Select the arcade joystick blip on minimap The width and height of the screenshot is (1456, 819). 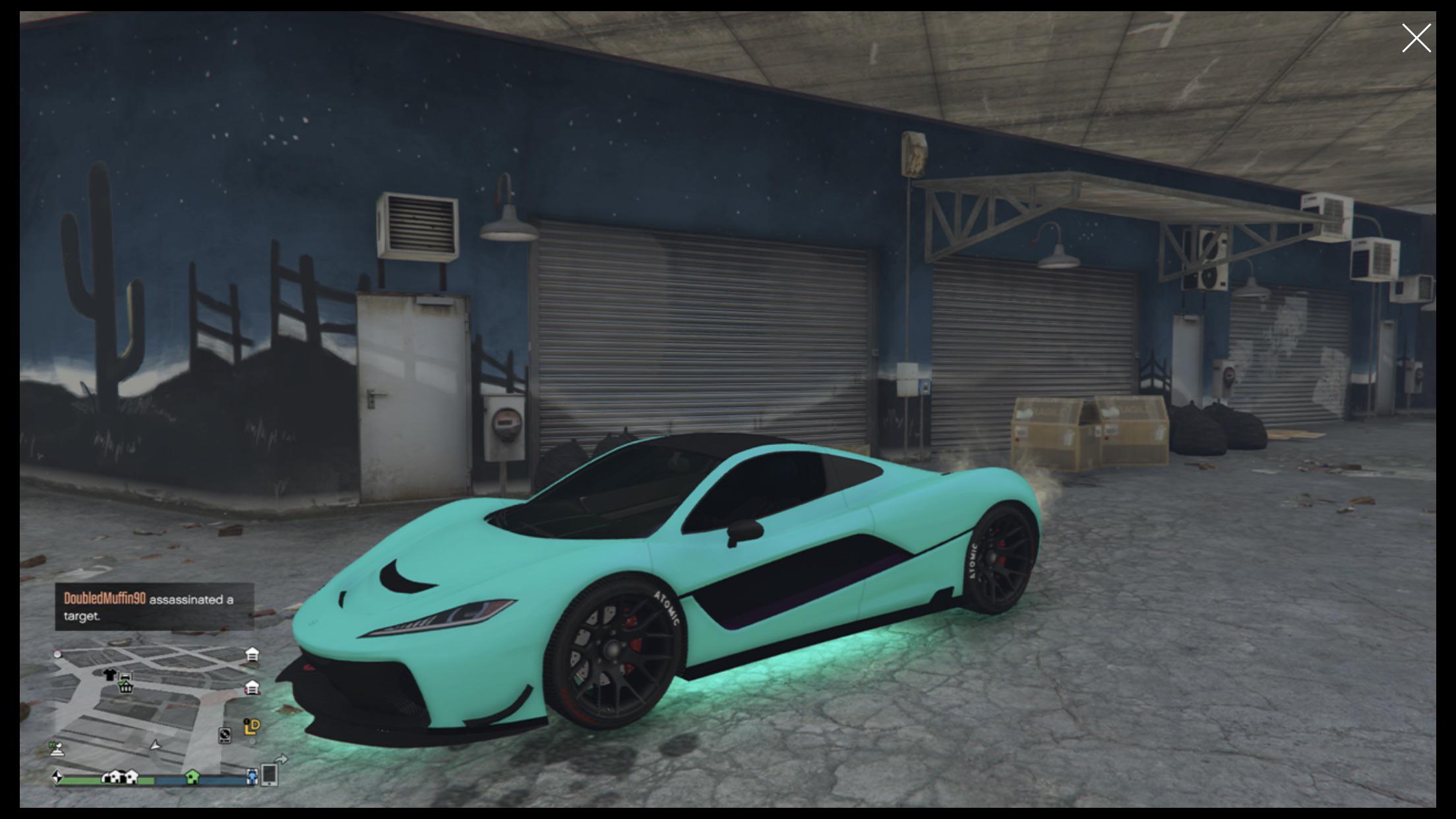(57, 749)
